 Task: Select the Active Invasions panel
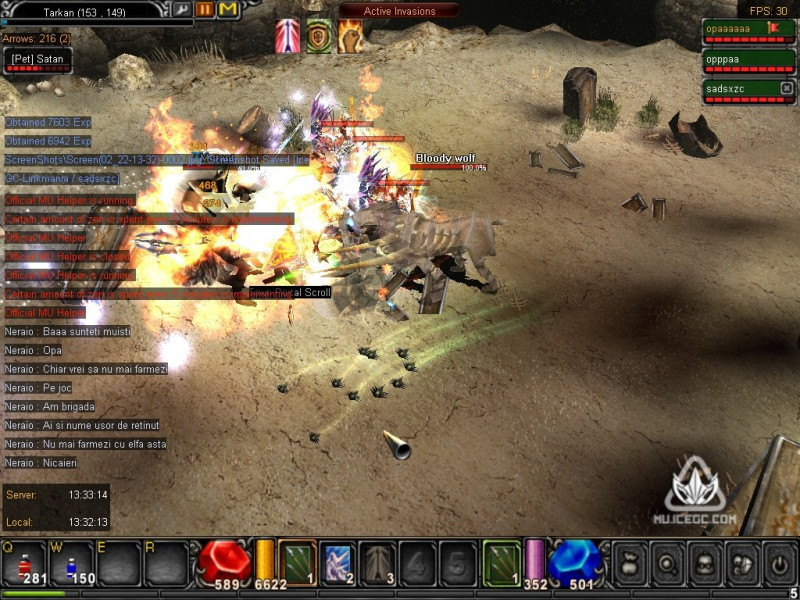(399, 11)
